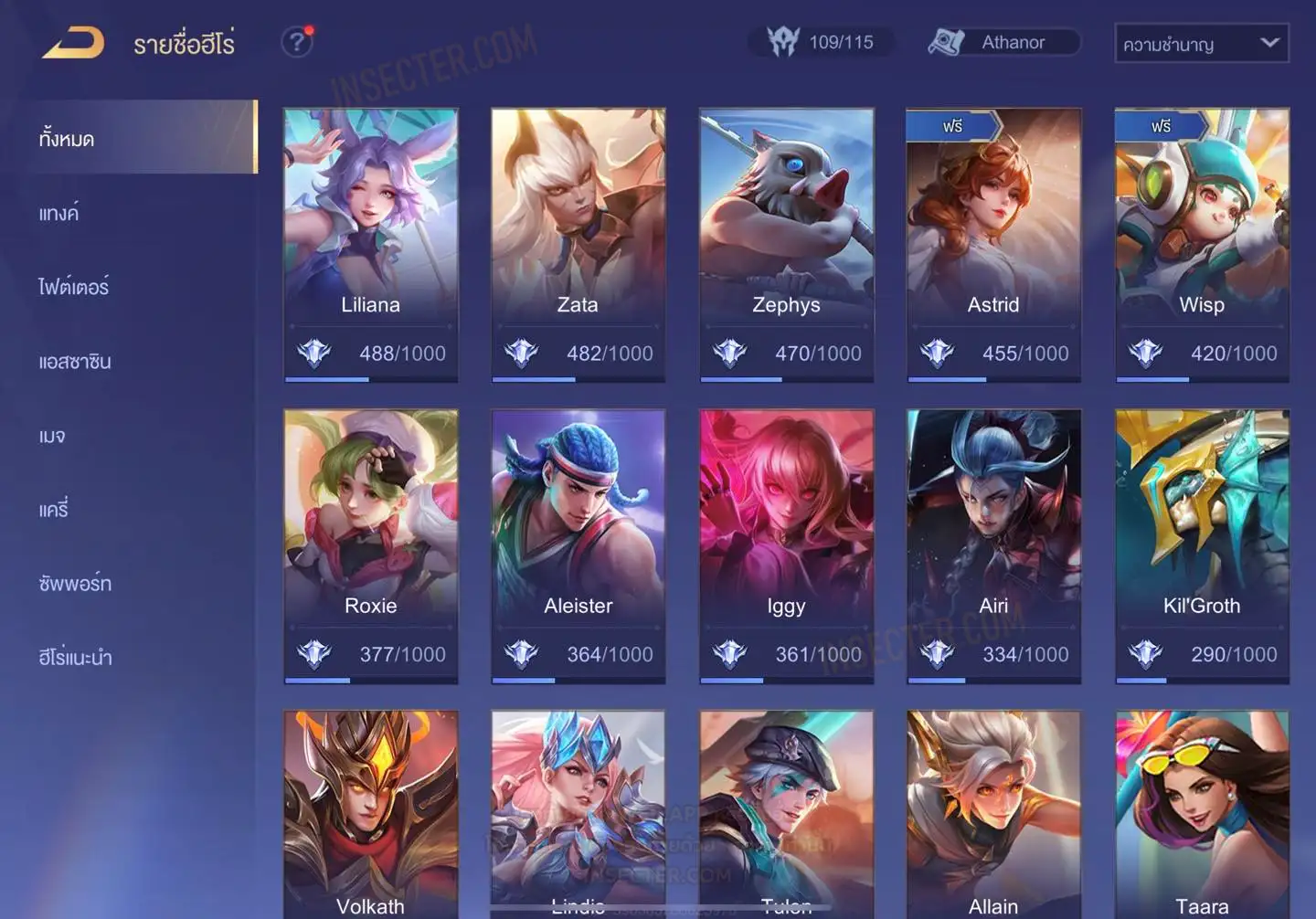Show the ไฟต์เตอร์ hero category
Viewport: 1316px width, 919px height.
point(74,287)
